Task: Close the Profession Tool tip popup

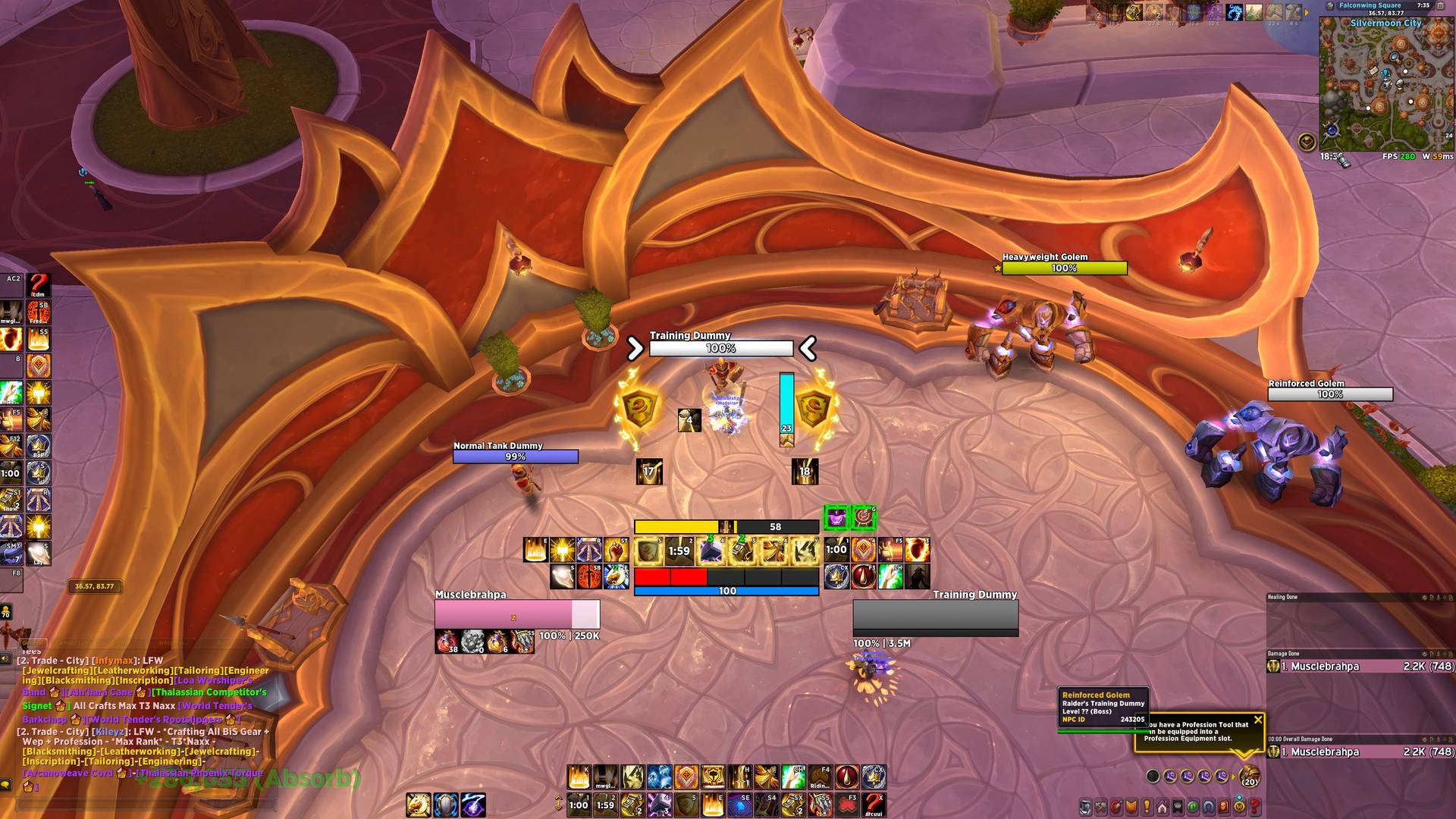Action: [1258, 720]
